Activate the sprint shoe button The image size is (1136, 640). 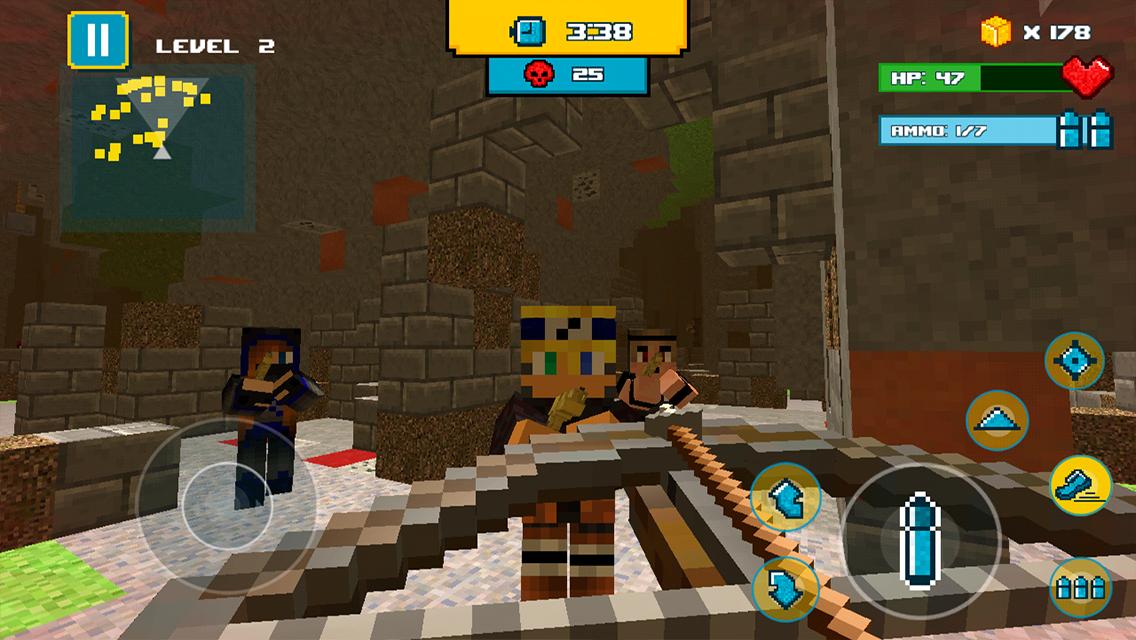(1080, 485)
